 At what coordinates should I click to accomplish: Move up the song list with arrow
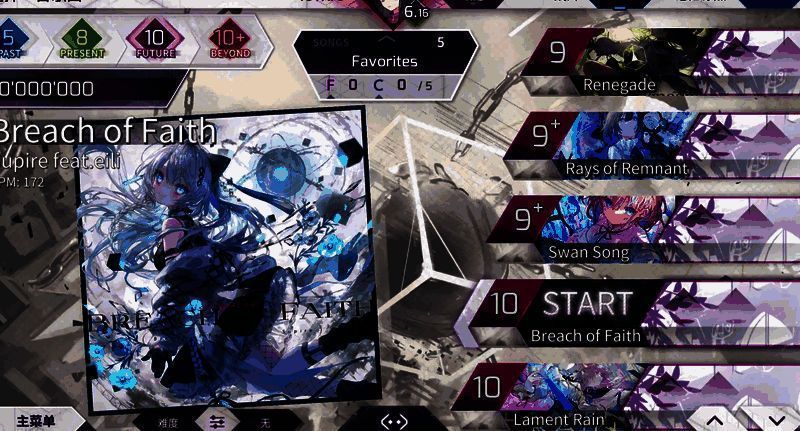pyautogui.click(x=714, y=420)
